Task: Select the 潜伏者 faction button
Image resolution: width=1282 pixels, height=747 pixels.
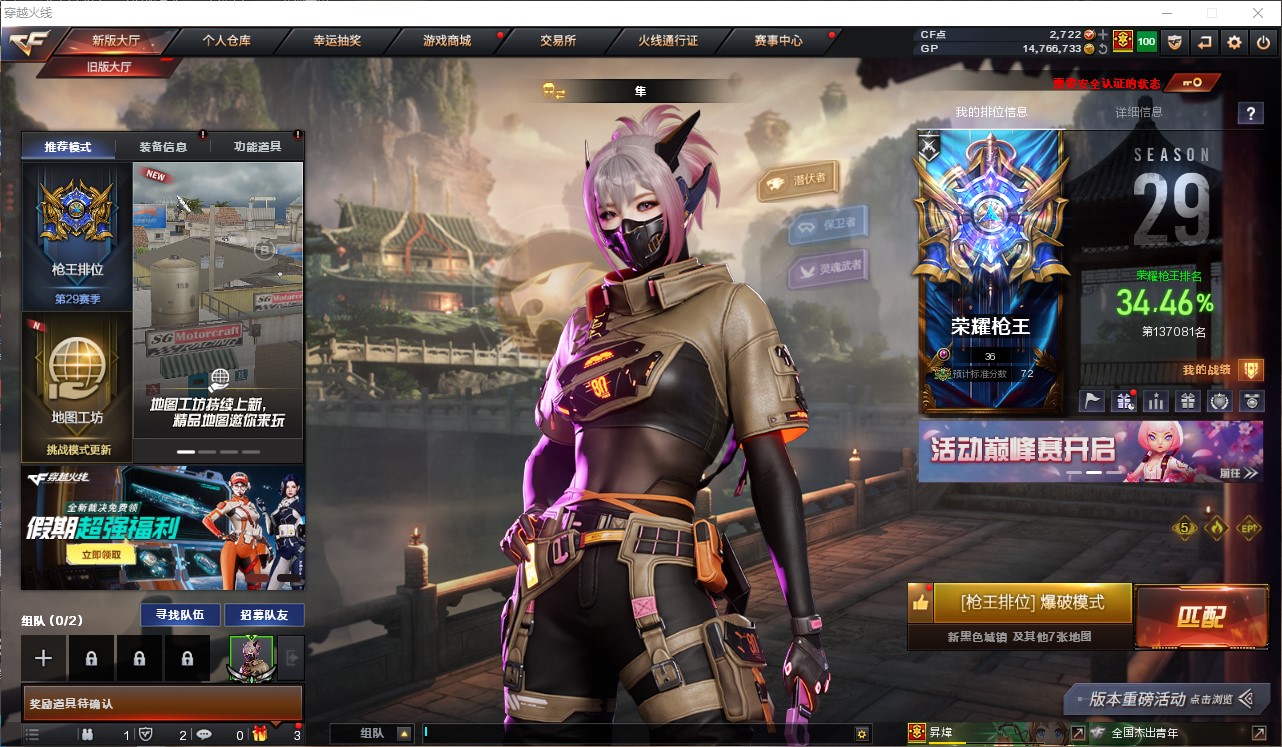Action: pos(798,181)
